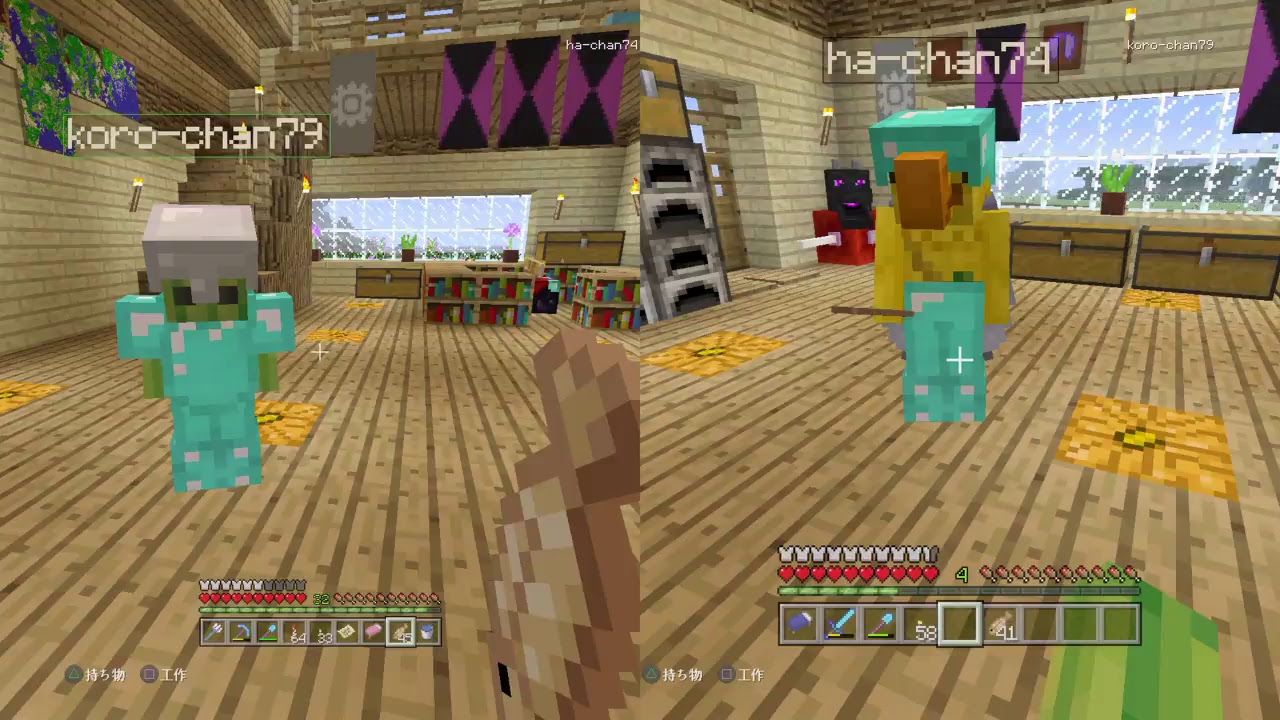Open koro-chan79's 持ち物 inventory
The image size is (1280, 720).
[x=103, y=675]
